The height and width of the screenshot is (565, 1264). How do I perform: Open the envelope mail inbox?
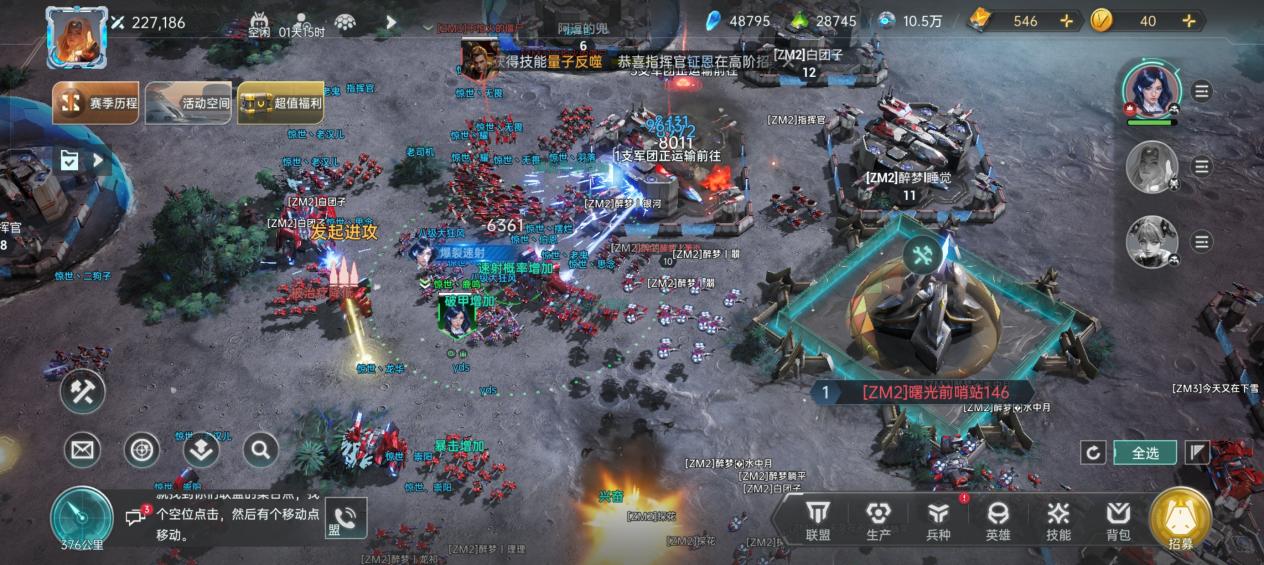click(x=83, y=450)
